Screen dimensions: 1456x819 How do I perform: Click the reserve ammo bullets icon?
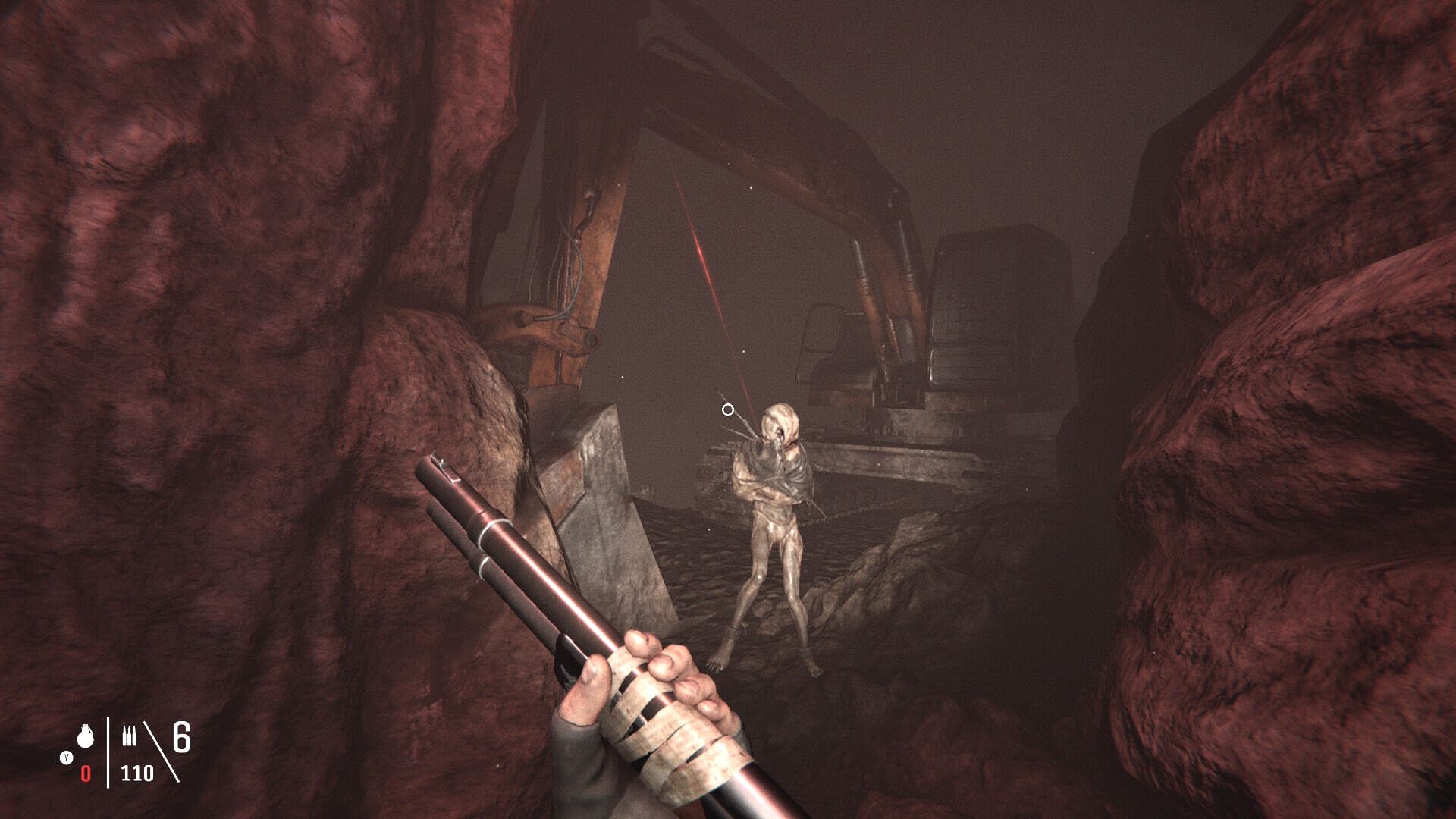(130, 736)
